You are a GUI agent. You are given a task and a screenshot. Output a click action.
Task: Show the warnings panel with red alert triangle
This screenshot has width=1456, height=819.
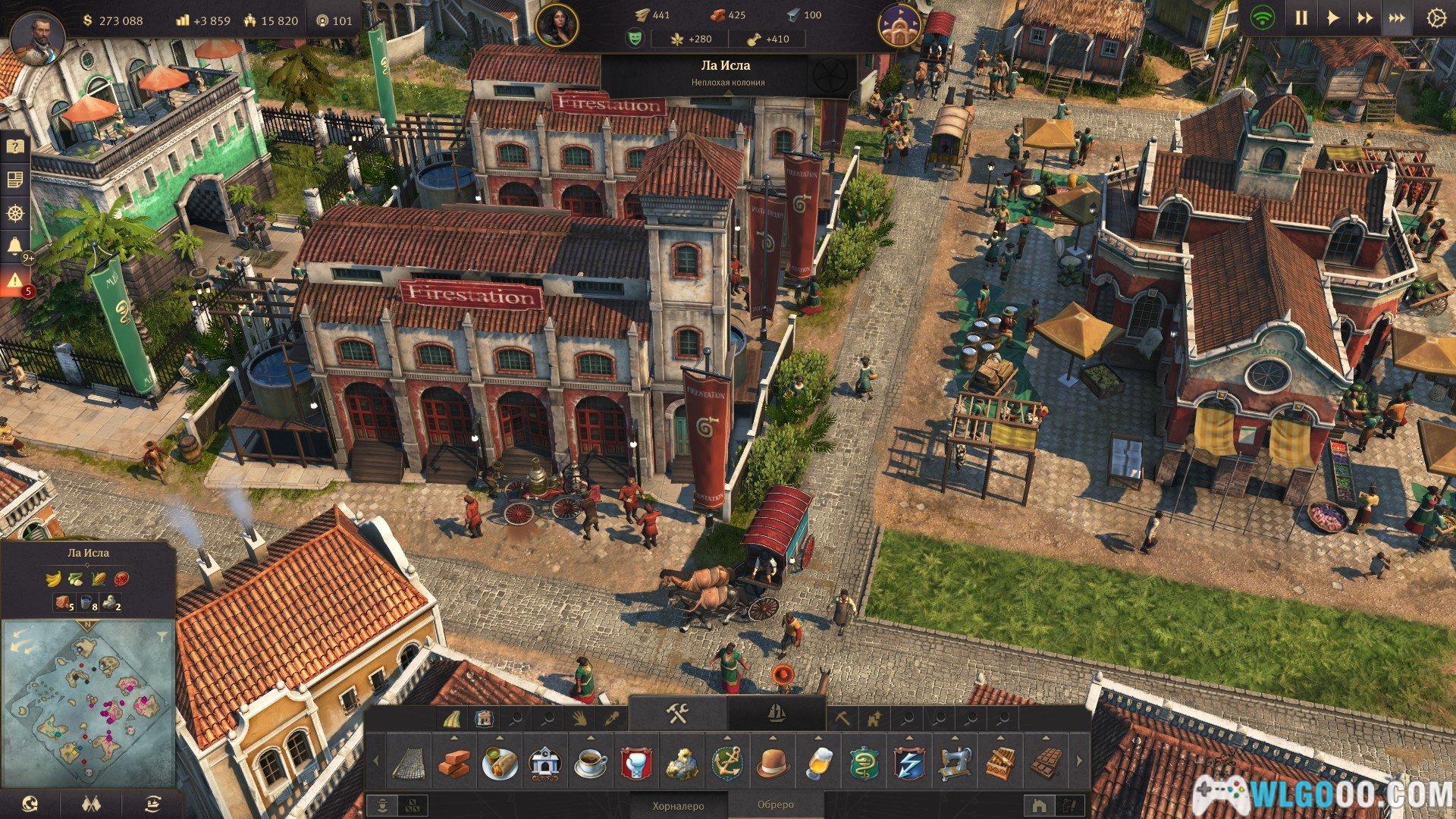tap(14, 281)
